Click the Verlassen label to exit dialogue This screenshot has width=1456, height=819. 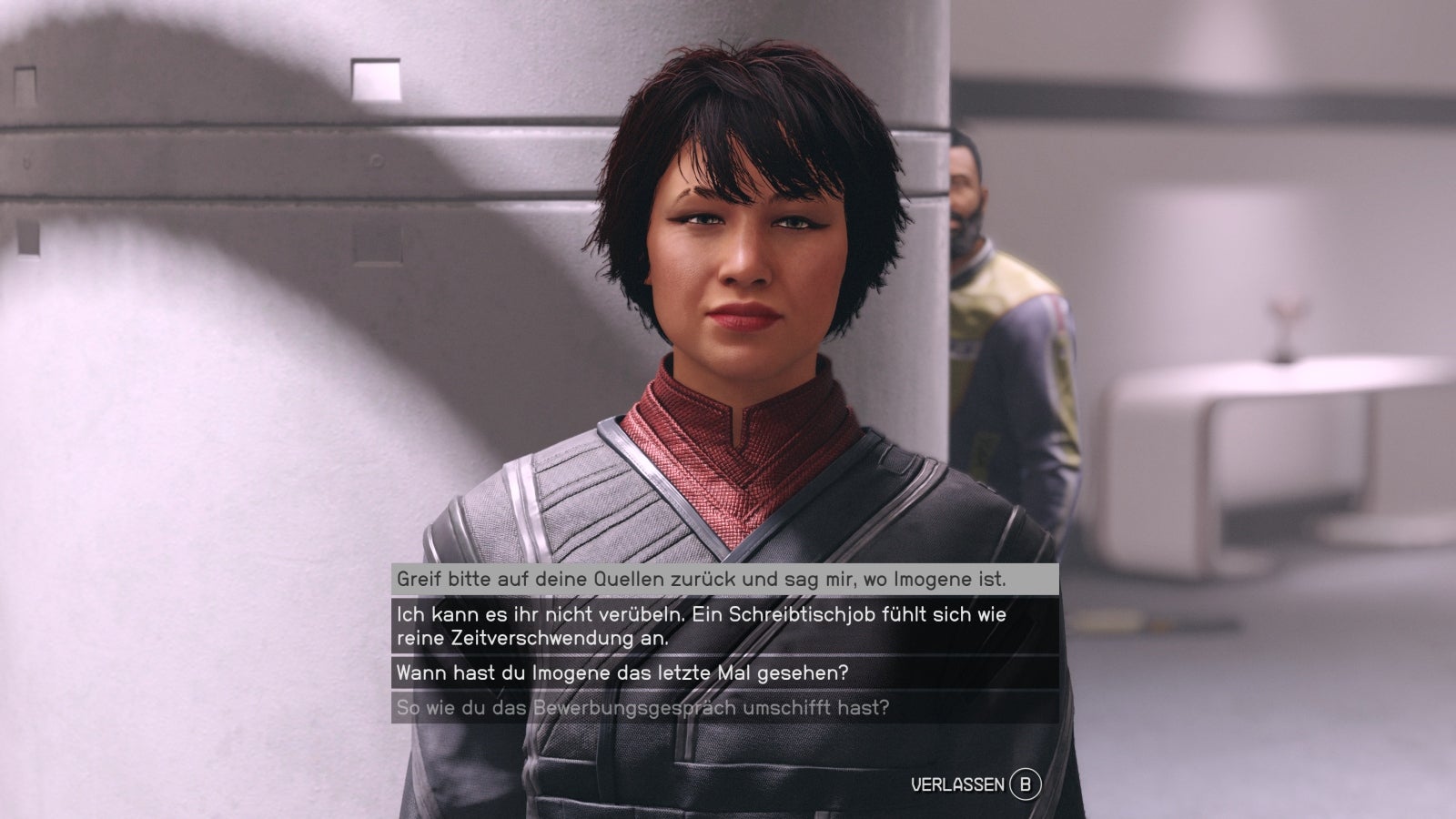[957, 784]
